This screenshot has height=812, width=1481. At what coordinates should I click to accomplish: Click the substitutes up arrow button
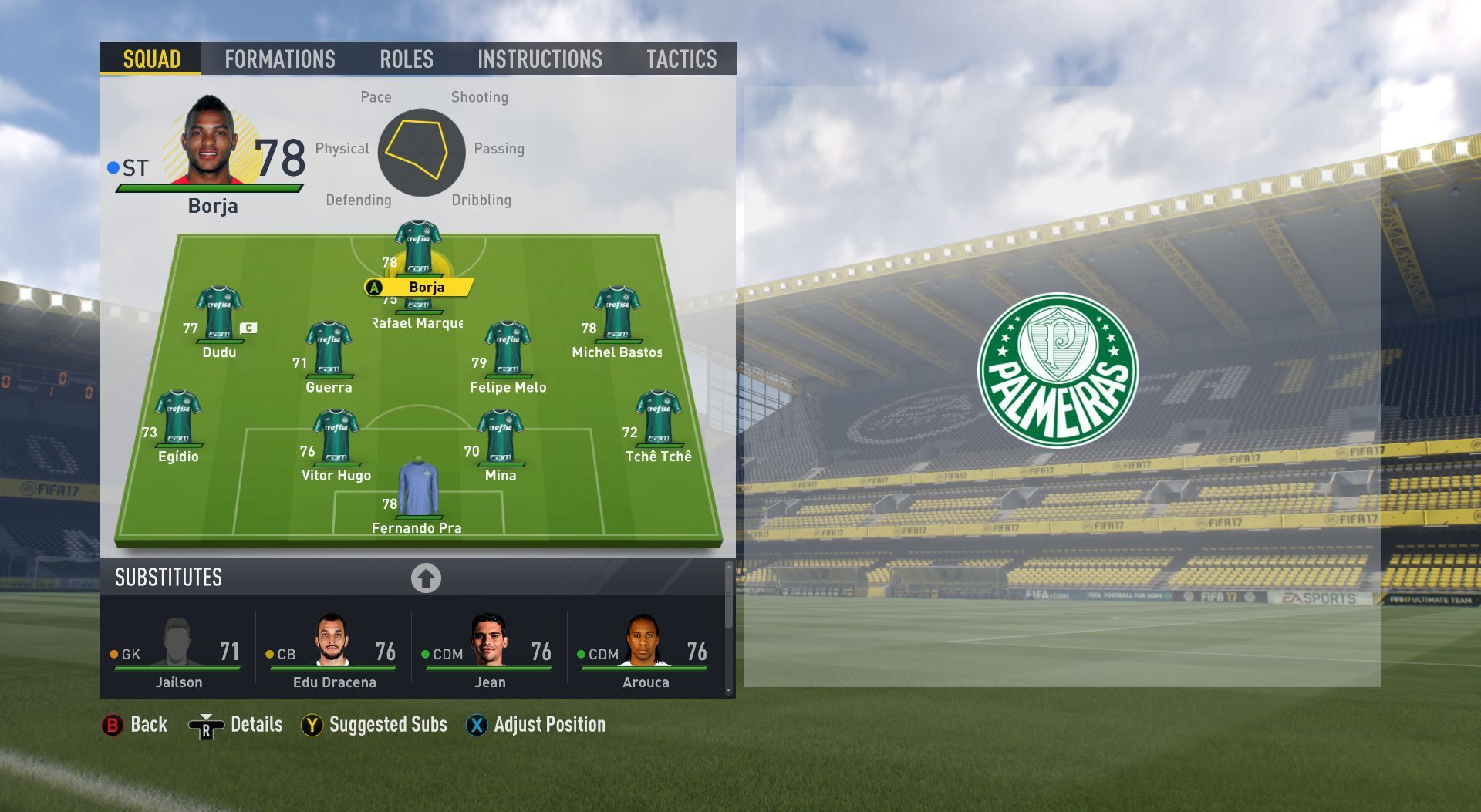point(426,578)
